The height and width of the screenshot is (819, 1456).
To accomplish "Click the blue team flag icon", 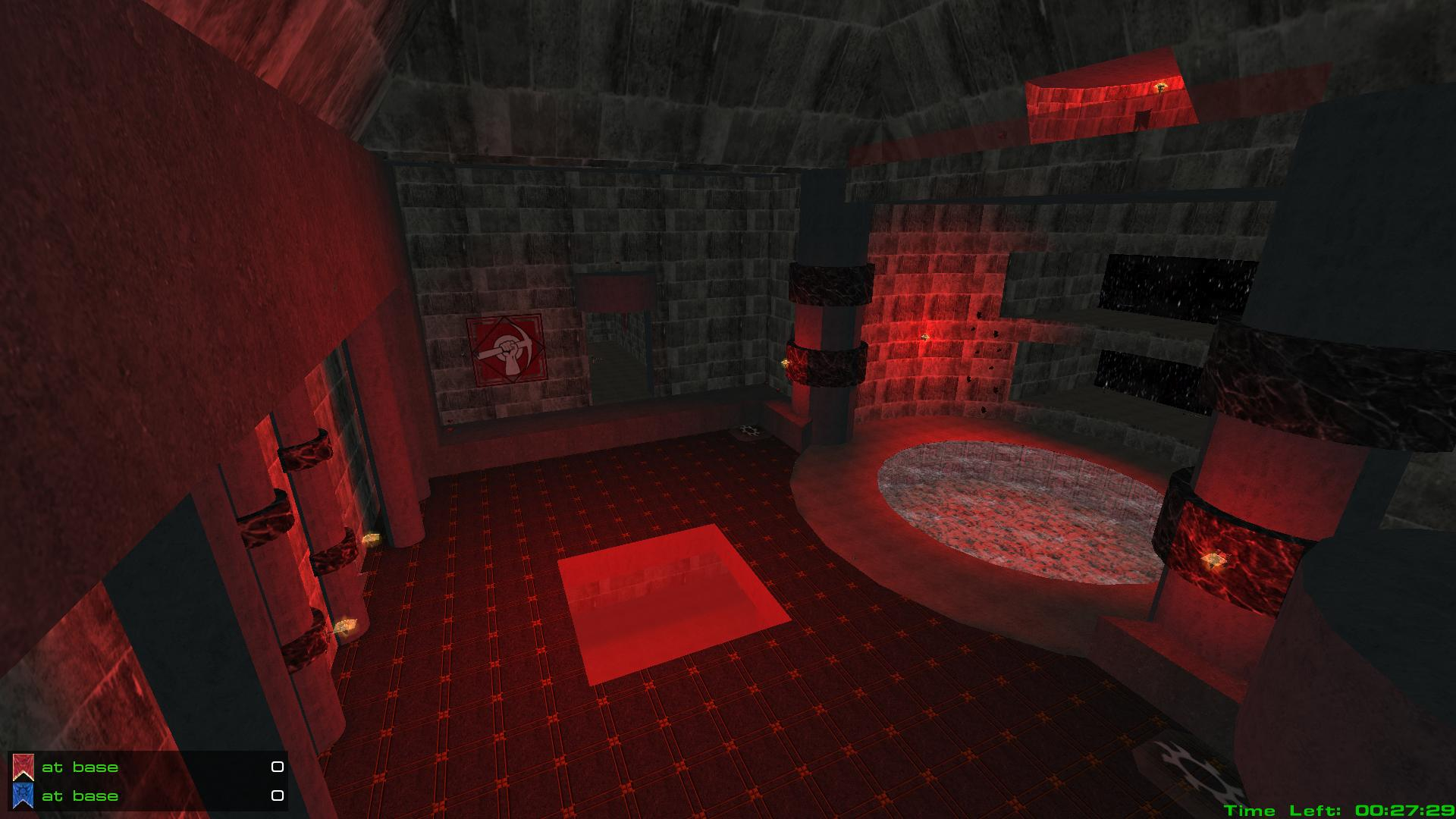I will tap(23, 795).
